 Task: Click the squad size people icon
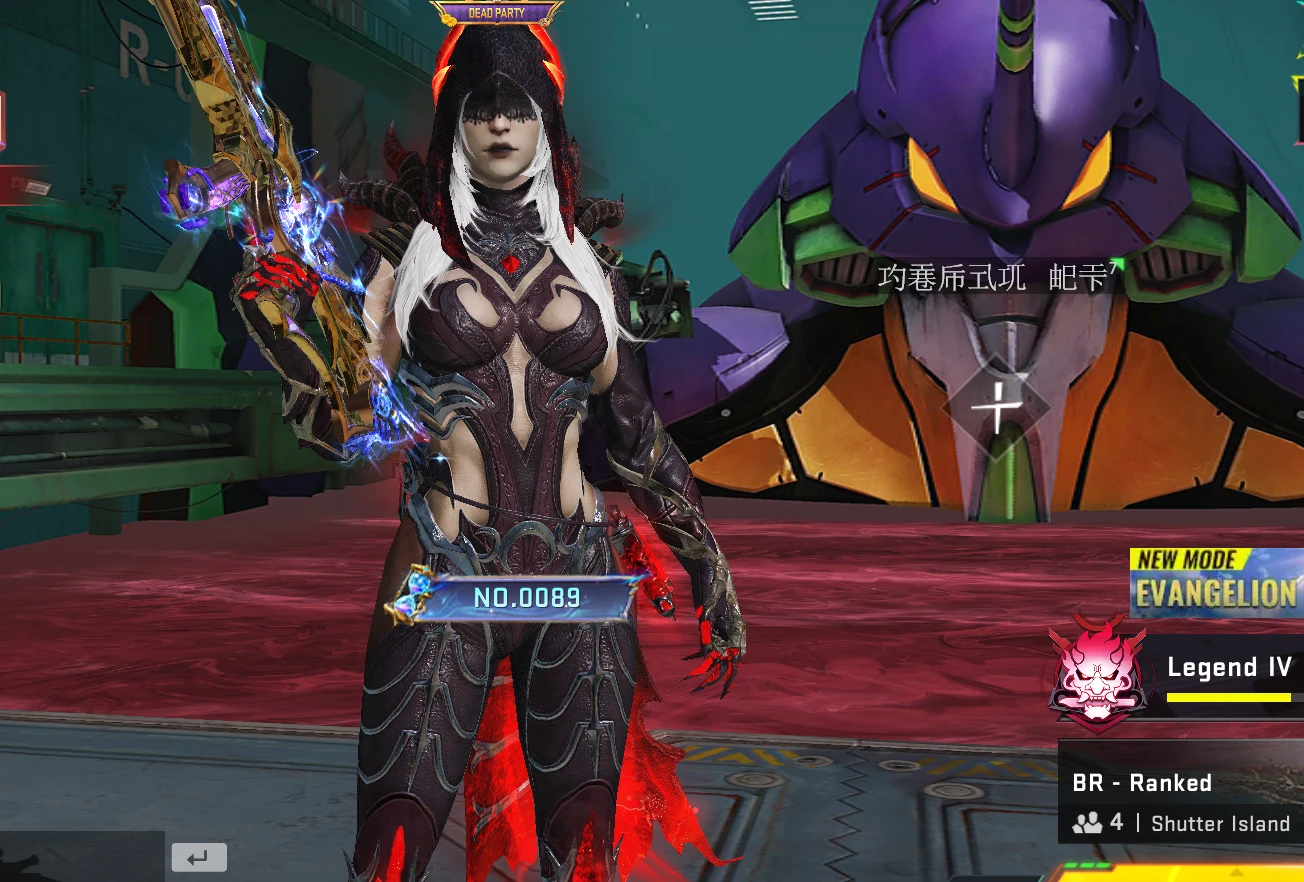click(1086, 823)
